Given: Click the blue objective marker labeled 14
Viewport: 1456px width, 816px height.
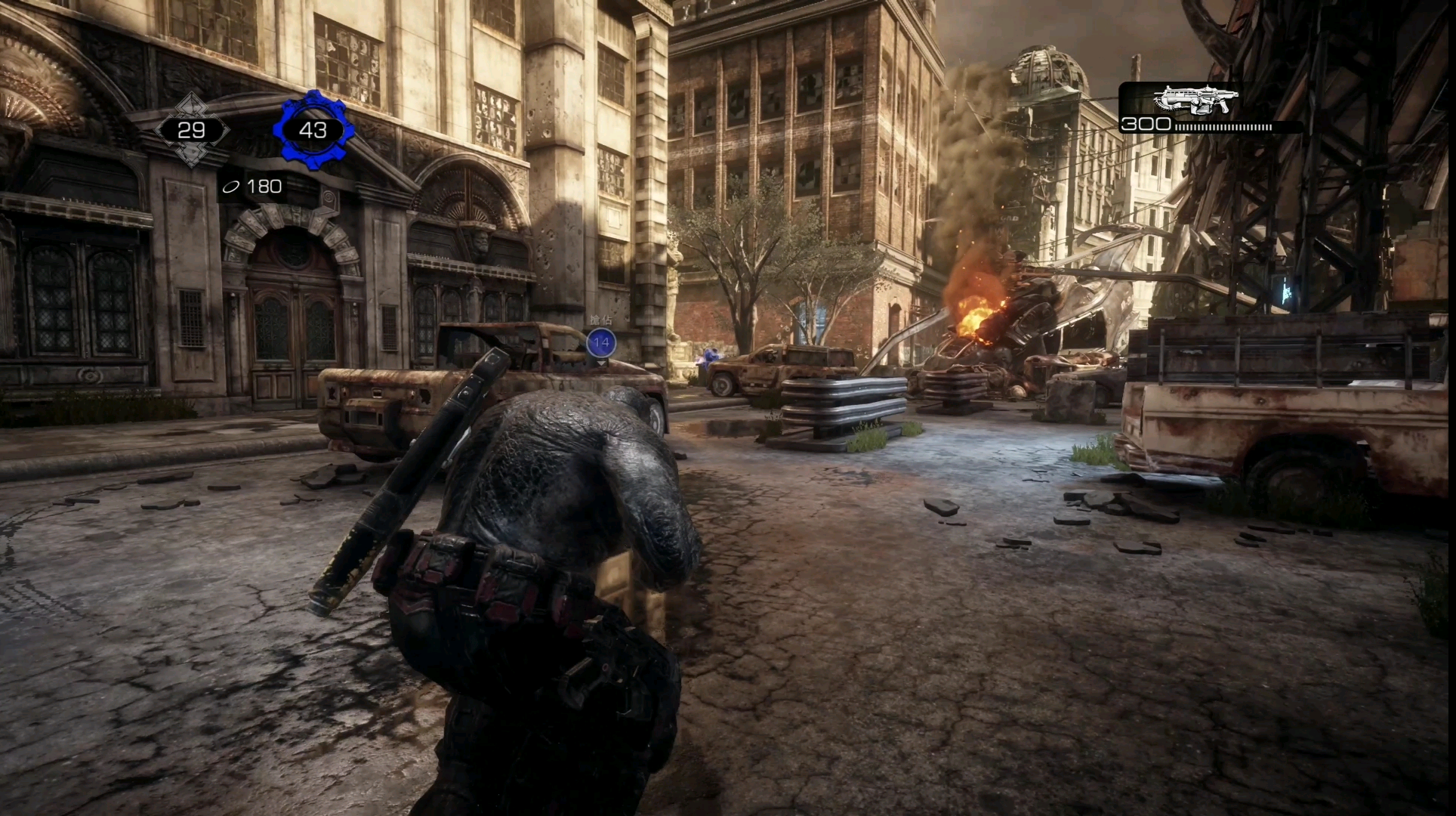Looking at the screenshot, I should tap(601, 342).
